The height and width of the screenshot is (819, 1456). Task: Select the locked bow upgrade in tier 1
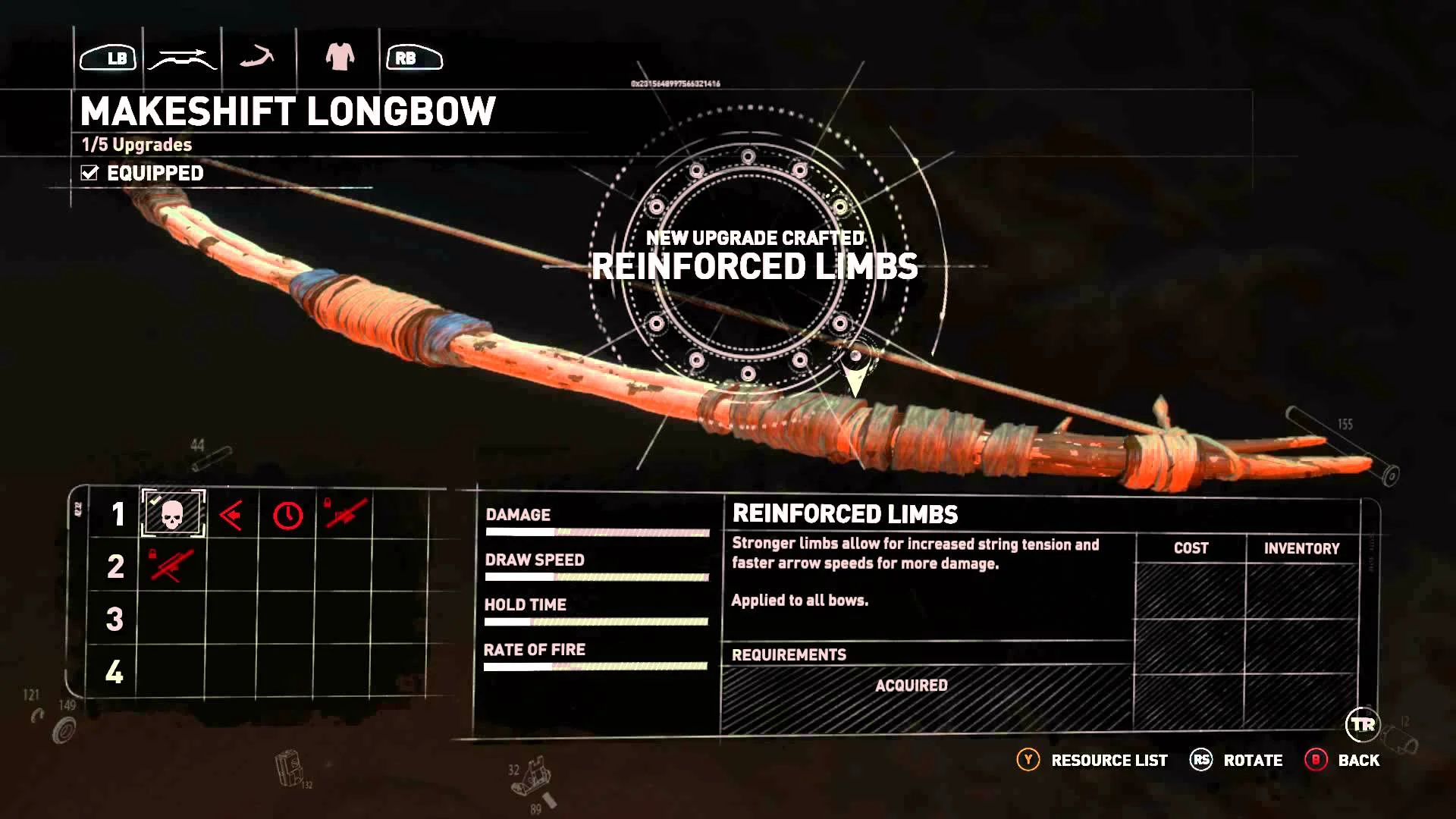(x=345, y=514)
